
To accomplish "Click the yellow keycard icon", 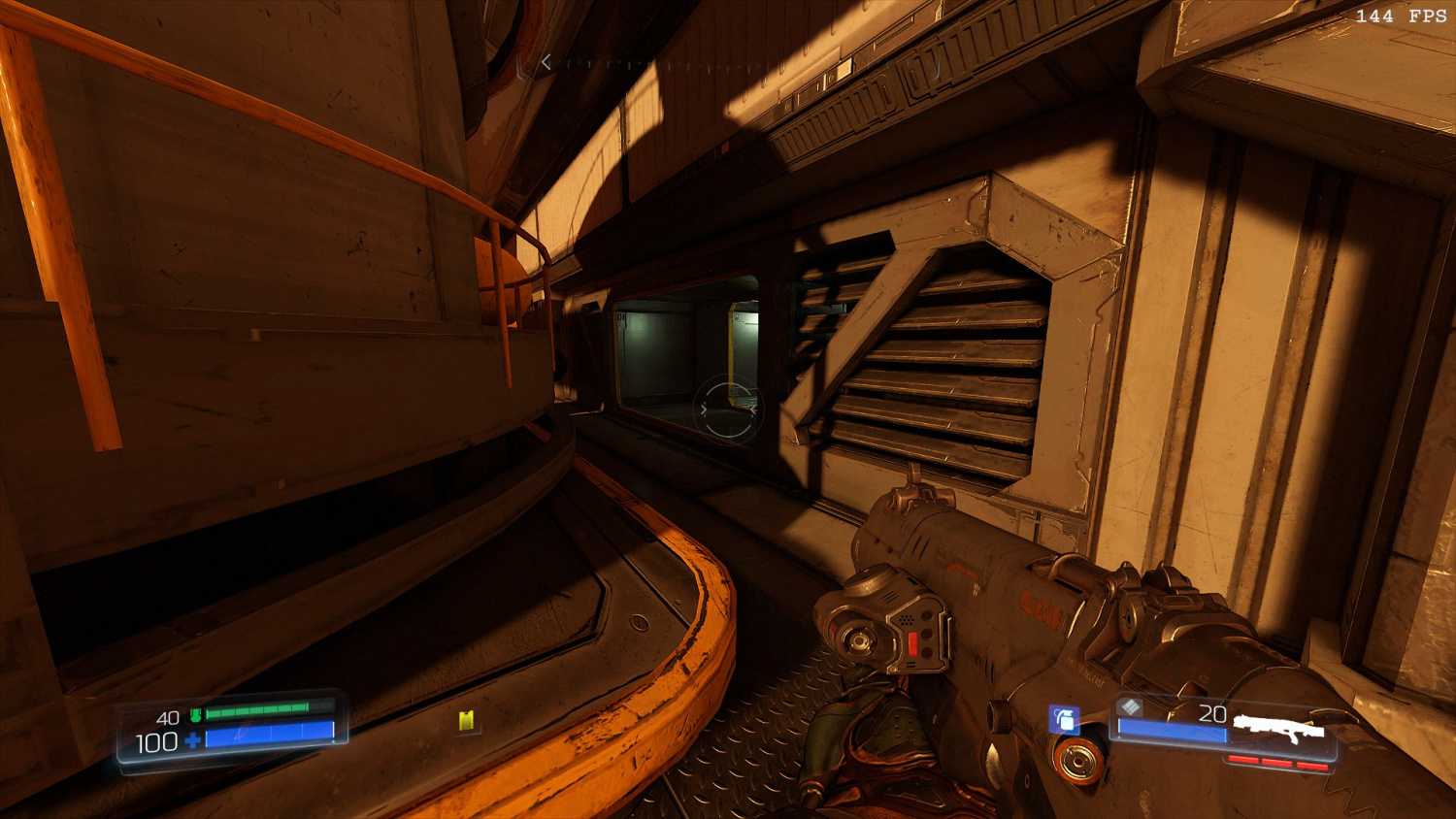I will point(469,720).
